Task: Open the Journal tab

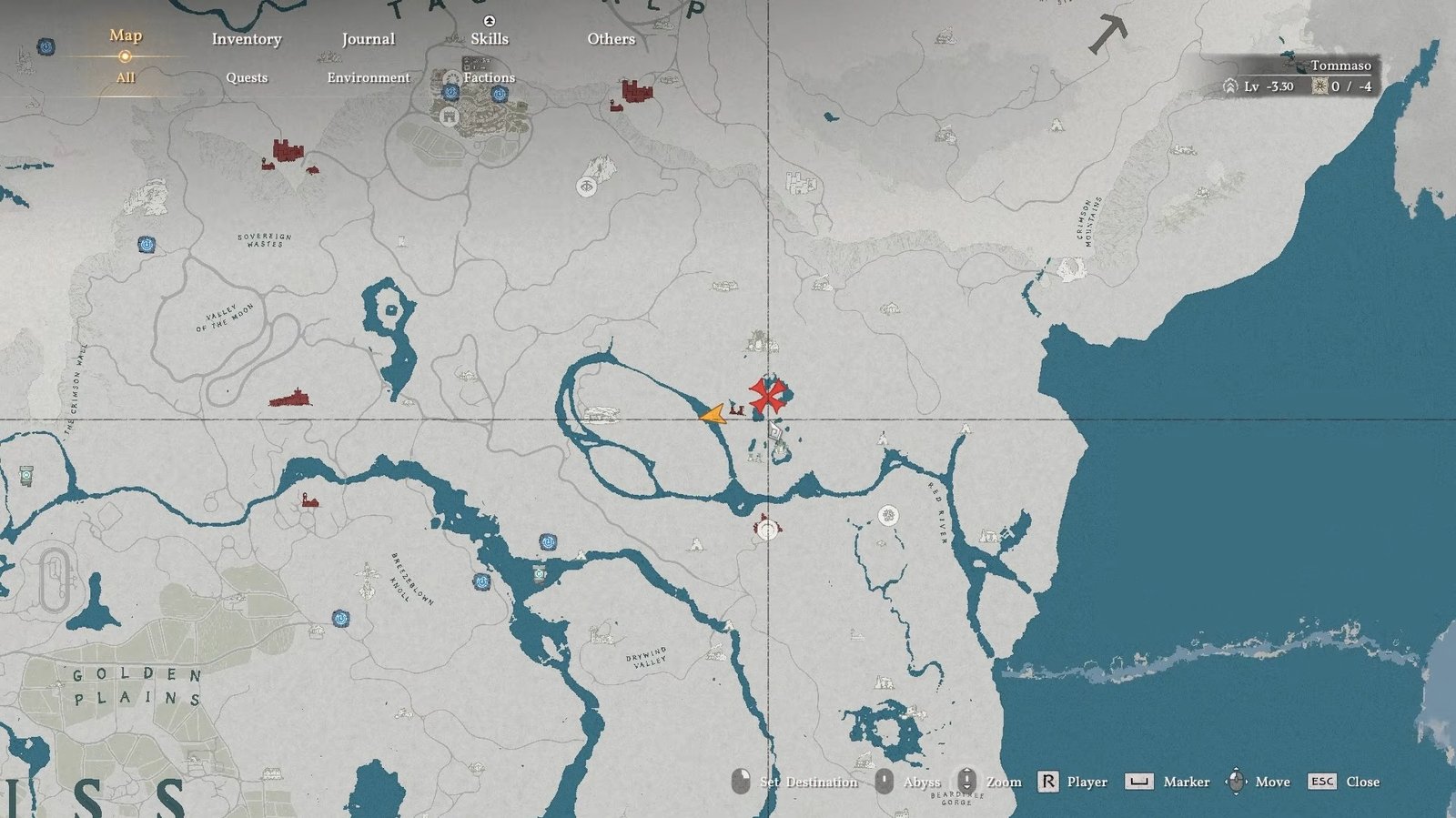Action: (368, 39)
